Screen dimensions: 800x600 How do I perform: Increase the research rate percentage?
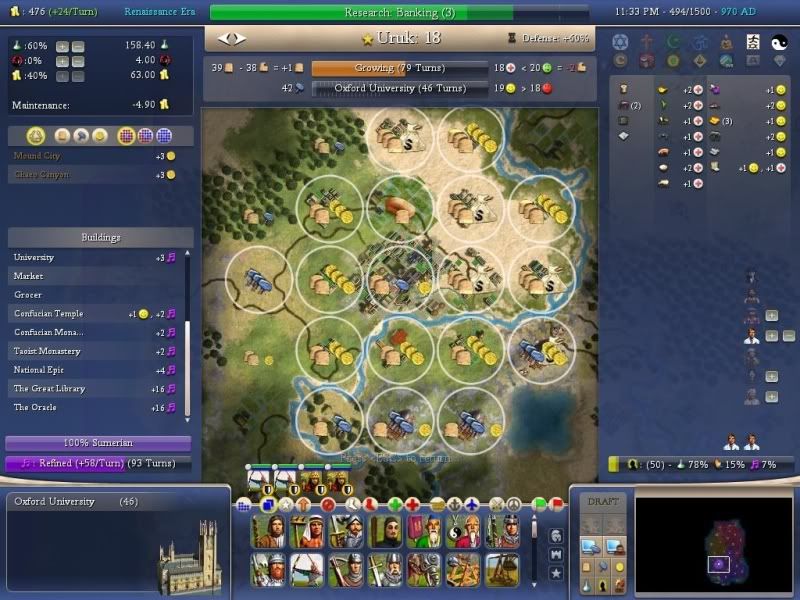pos(62,47)
